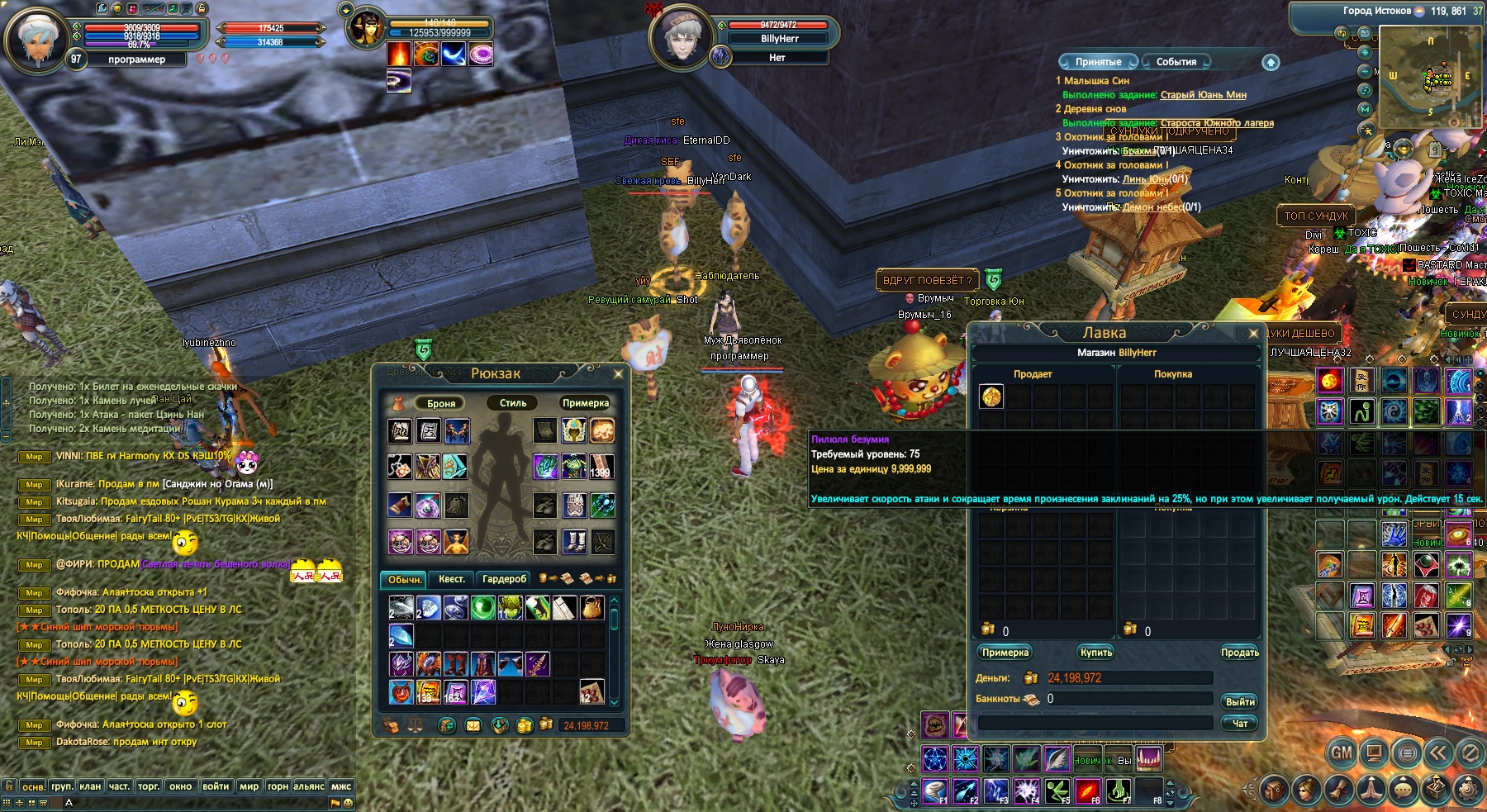The width and height of the screenshot is (1487, 812).
Task: Open the minimap of Город Истоков
Action: 1430,76
